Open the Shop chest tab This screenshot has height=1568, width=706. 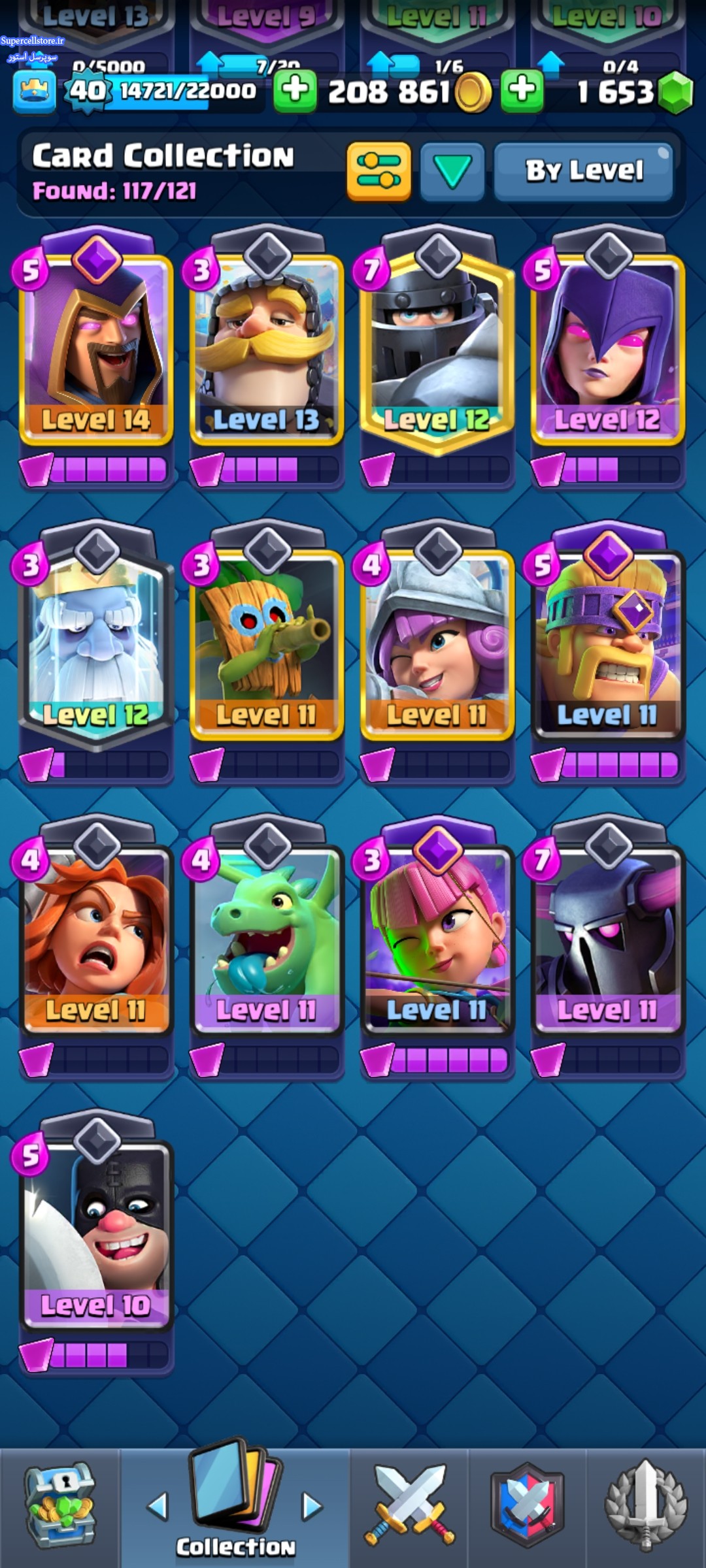(x=60, y=1507)
